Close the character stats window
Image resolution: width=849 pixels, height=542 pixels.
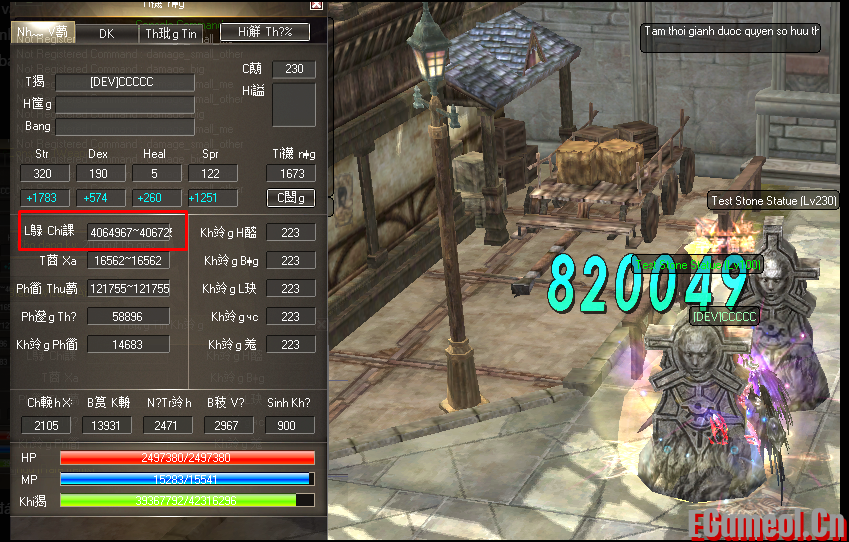pos(317,5)
